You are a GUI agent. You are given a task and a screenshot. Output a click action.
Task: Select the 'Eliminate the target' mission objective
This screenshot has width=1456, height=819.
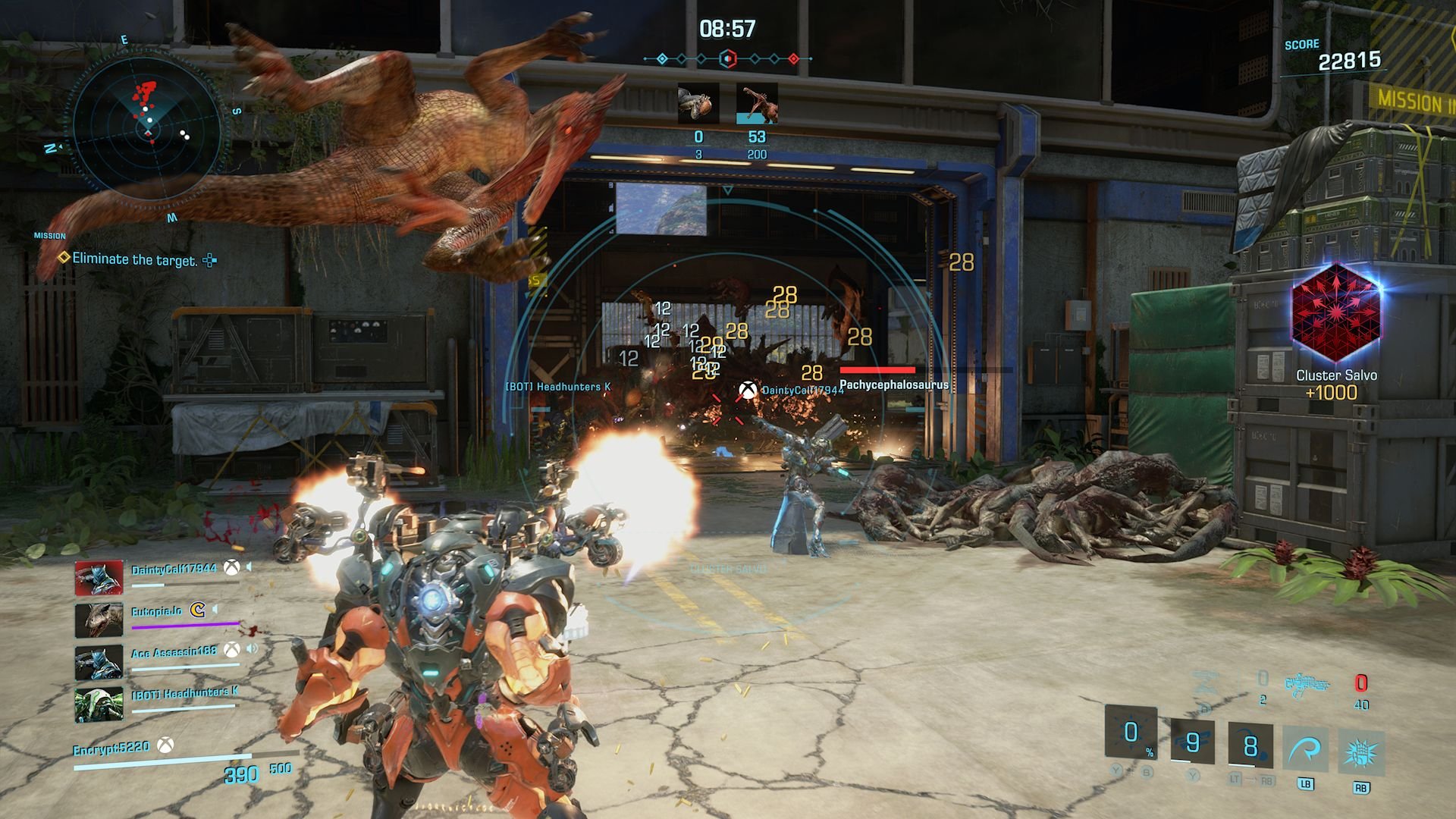click(x=134, y=259)
